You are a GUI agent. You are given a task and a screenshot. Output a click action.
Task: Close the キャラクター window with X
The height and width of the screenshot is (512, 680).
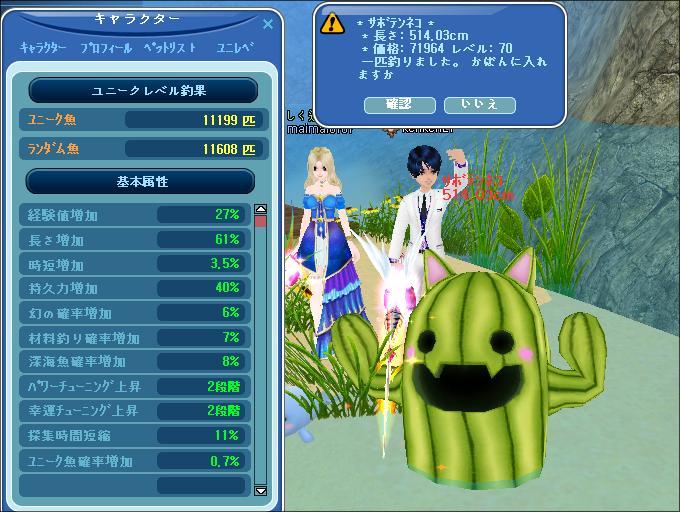[x=267, y=23]
